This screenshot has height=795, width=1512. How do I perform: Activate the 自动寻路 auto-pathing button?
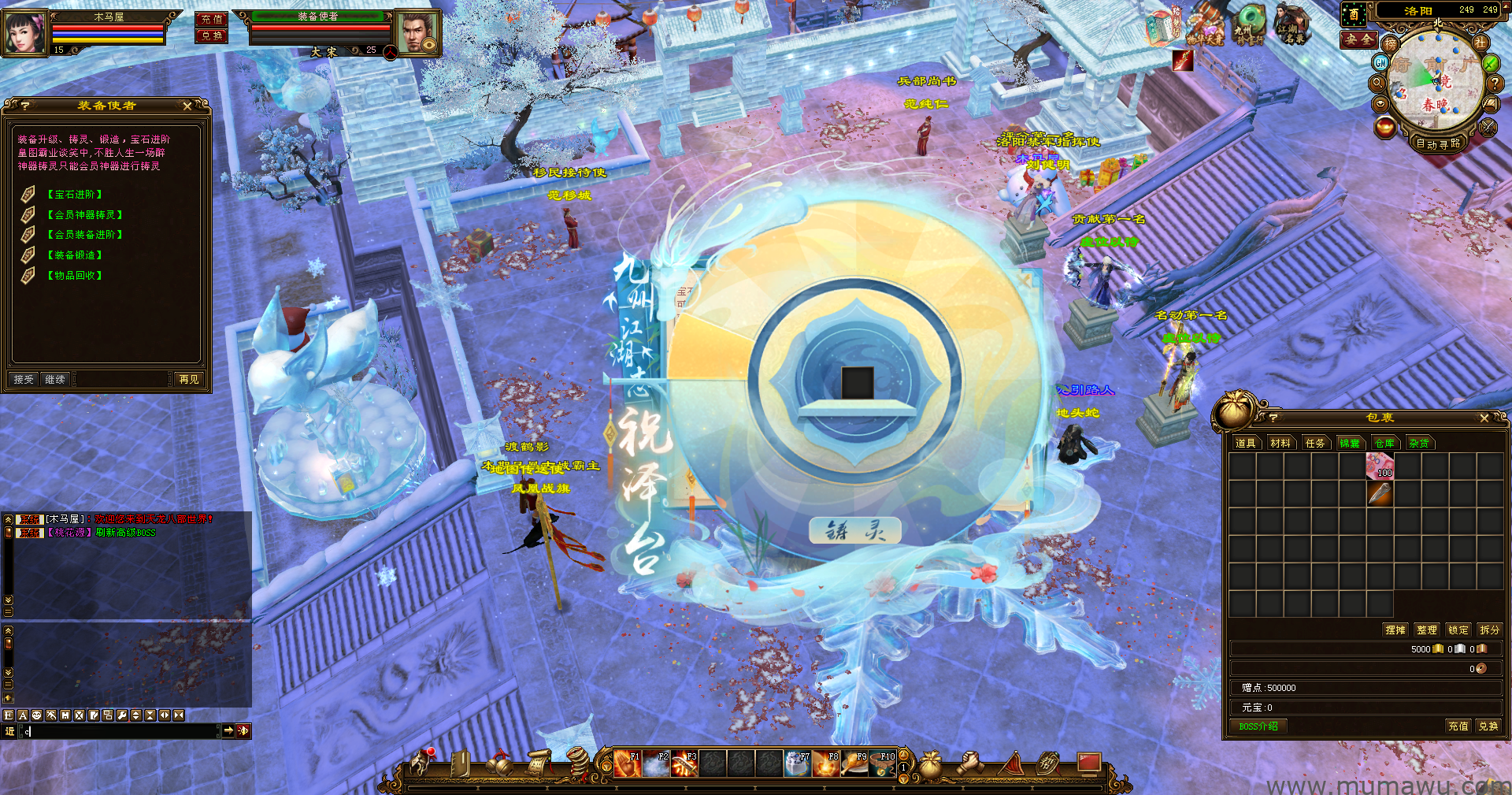pyautogui.click(x=1438, y=144)
